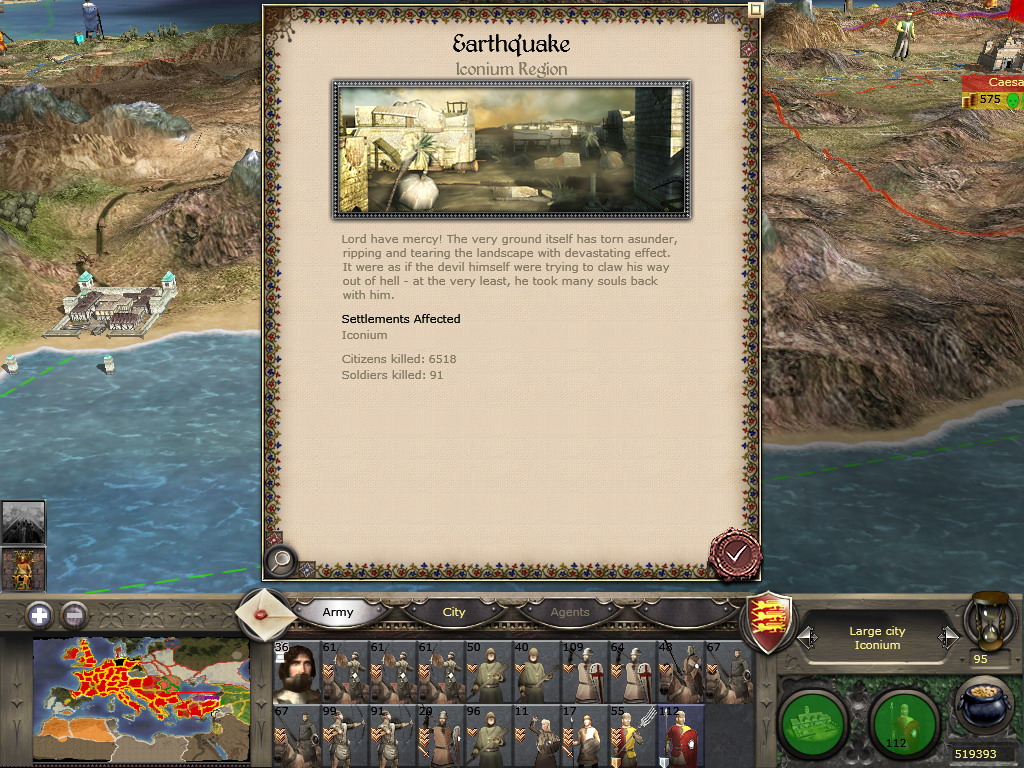Image resolution: width=1024 pixels, height=768 pixels.
Task: Cycle to the next settlement using the right arrow
Action: 947,637
